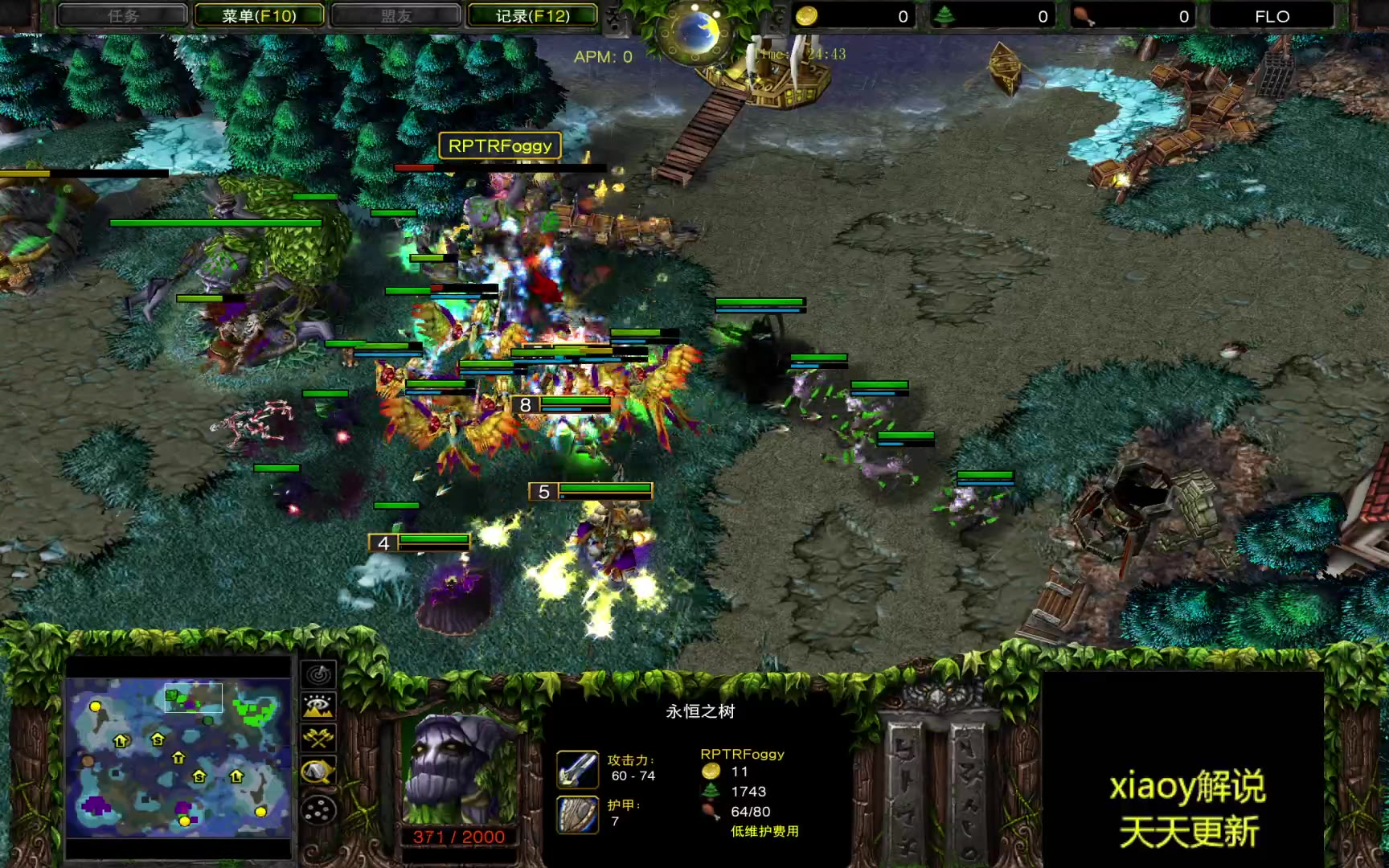Toggle minimap terrain display with the eye icon
The width and height of the screenshot is (1389, 868).
[319, 706]
